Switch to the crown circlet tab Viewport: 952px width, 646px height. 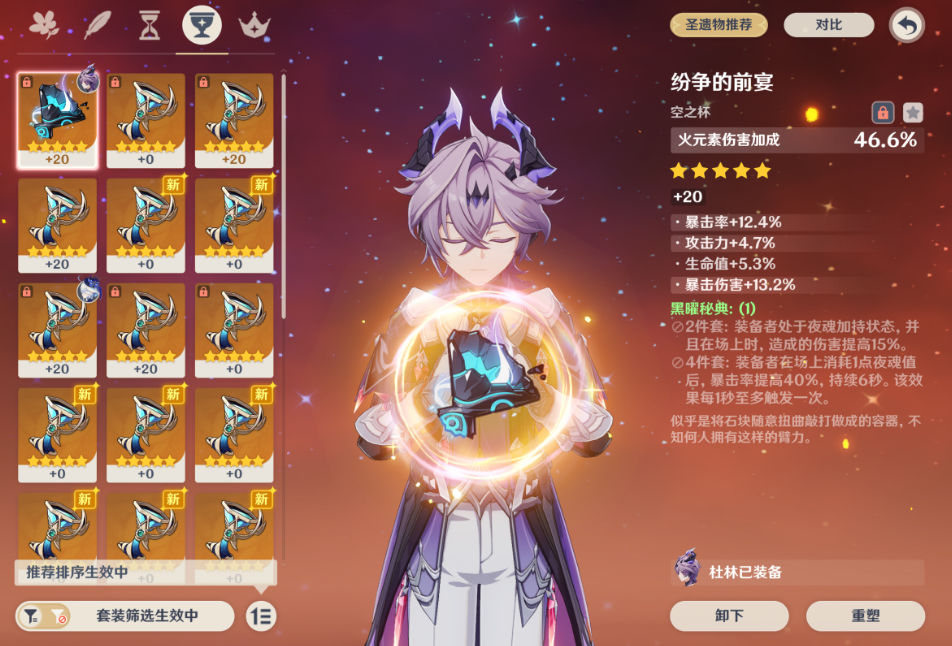(x=255, y=25)
